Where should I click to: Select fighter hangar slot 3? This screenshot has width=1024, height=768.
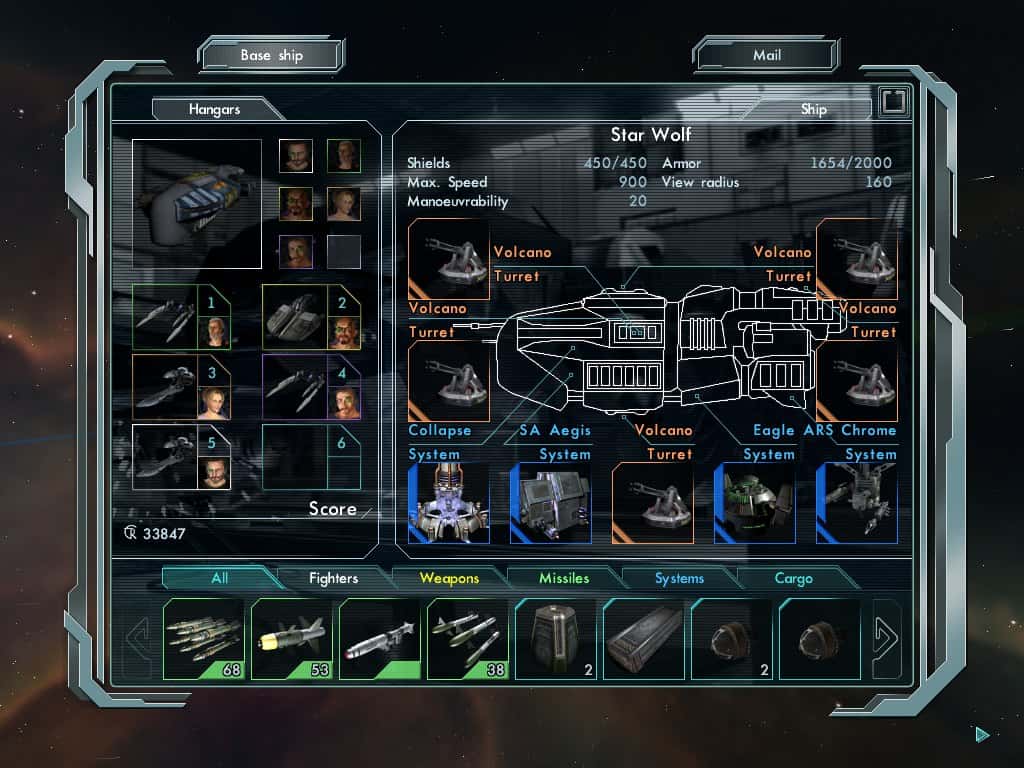[181, 386]
